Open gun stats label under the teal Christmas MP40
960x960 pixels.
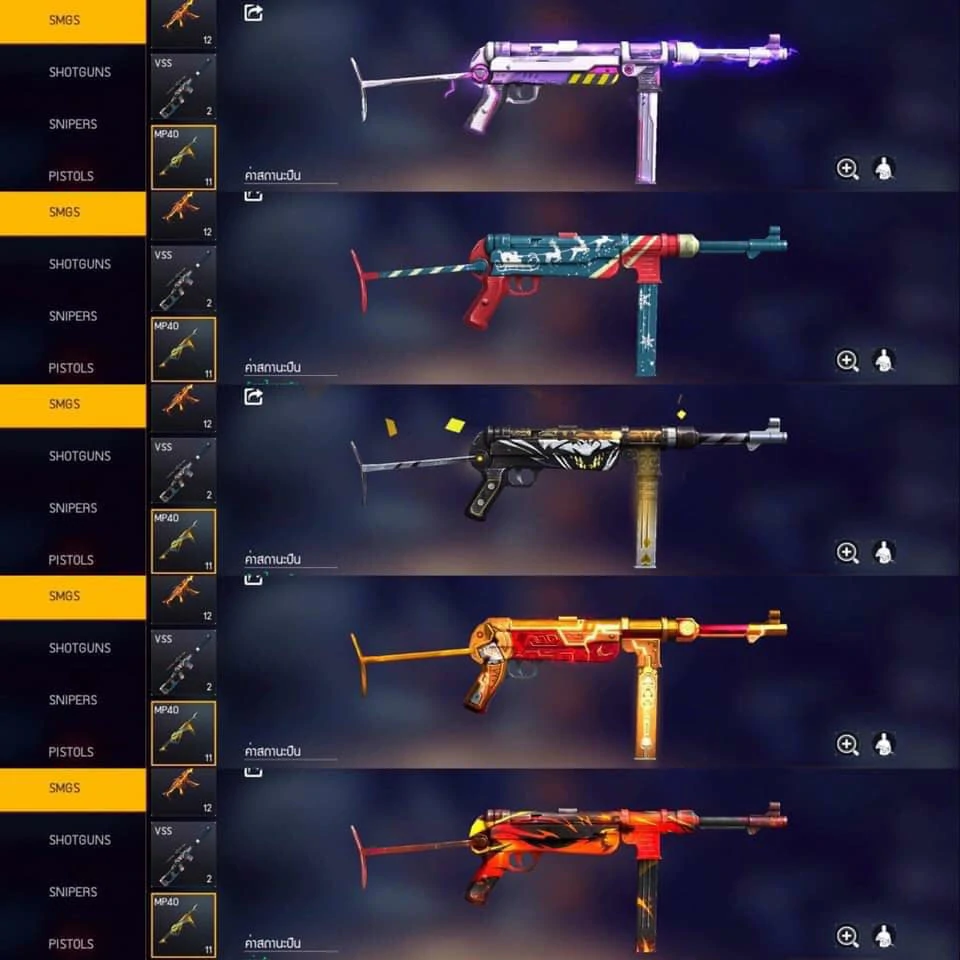point(273,368)
